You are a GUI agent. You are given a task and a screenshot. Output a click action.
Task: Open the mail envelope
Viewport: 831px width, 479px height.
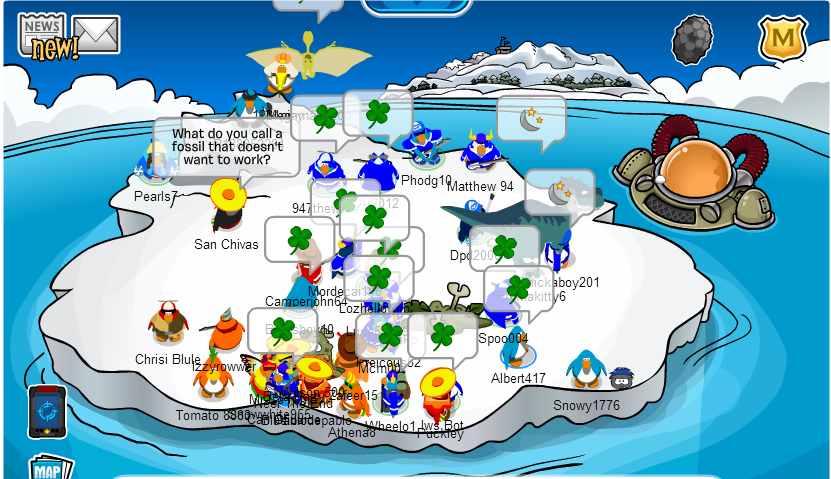click(97, 35)
